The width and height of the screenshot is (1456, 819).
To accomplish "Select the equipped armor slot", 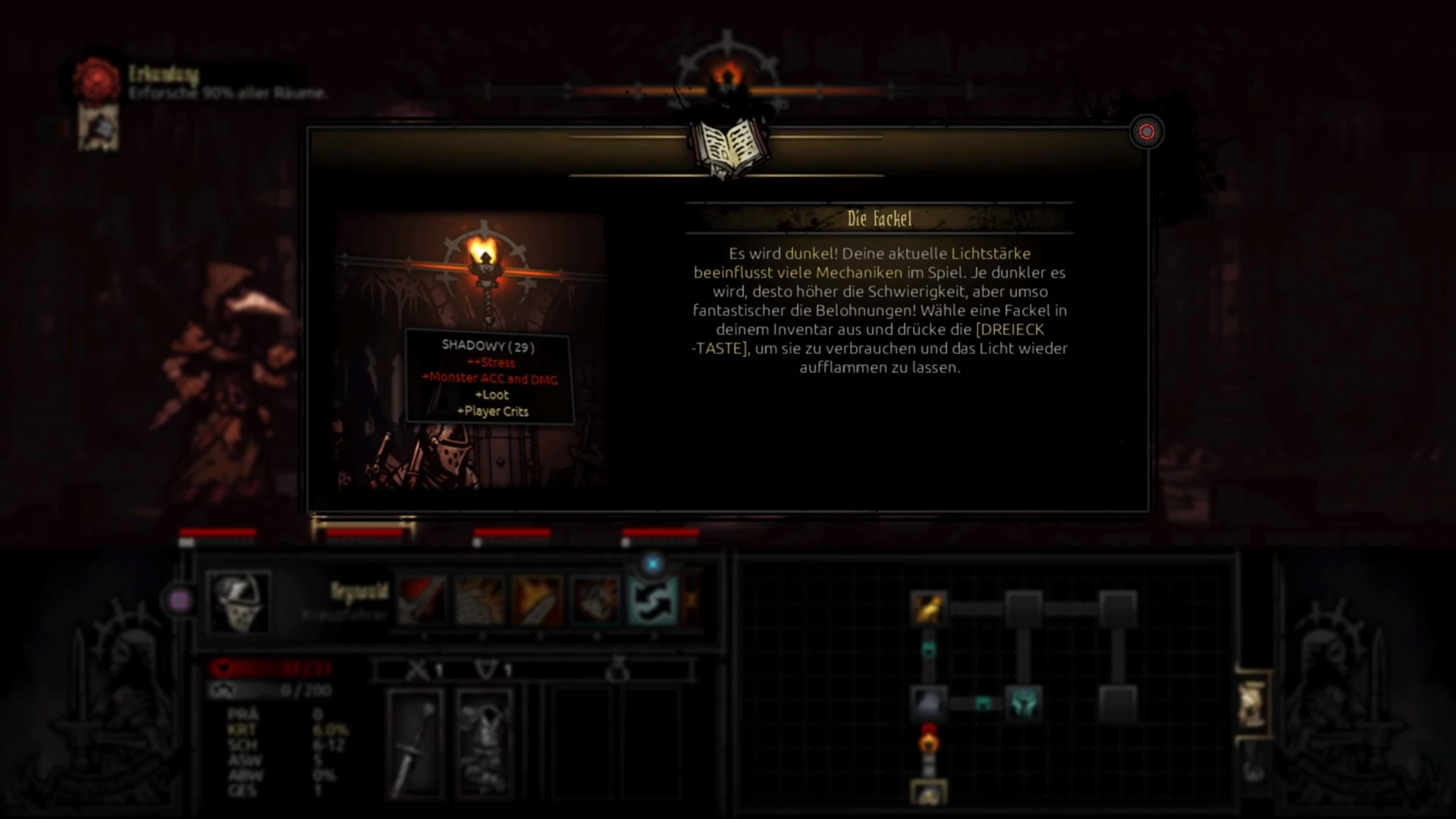I will pos(484,743).
